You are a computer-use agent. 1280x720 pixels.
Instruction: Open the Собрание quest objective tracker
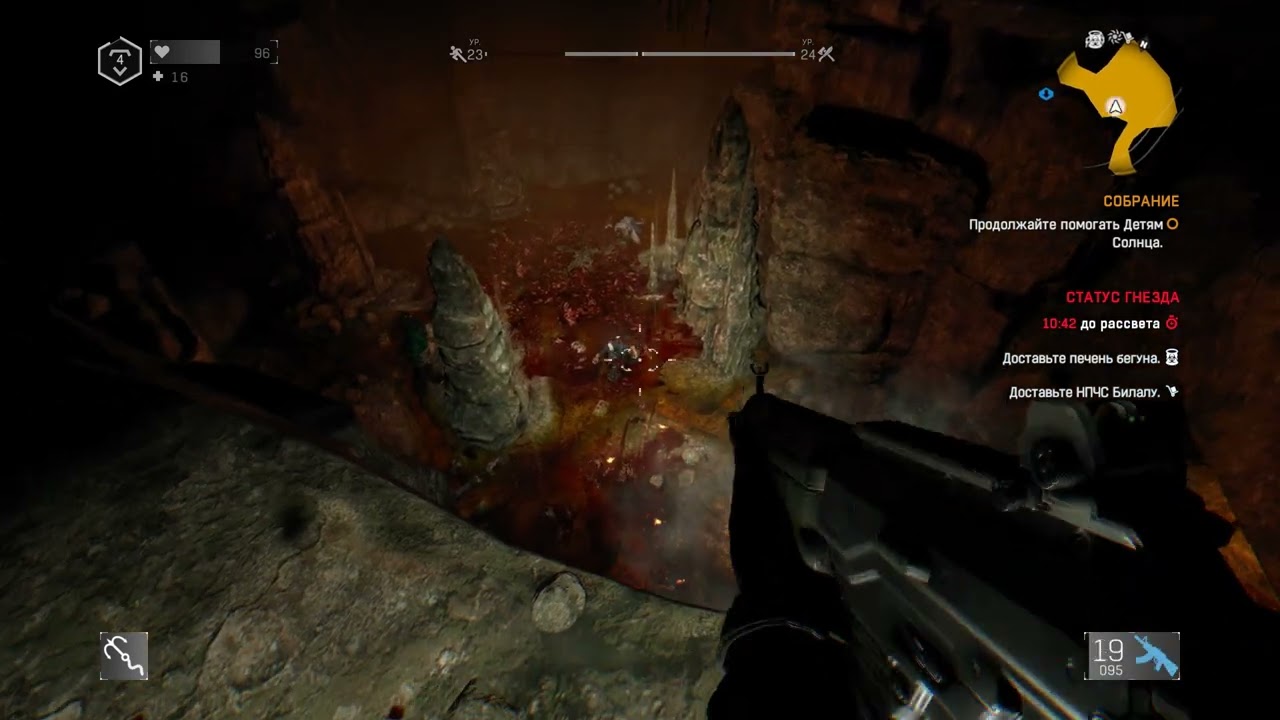click(1141, 201)
